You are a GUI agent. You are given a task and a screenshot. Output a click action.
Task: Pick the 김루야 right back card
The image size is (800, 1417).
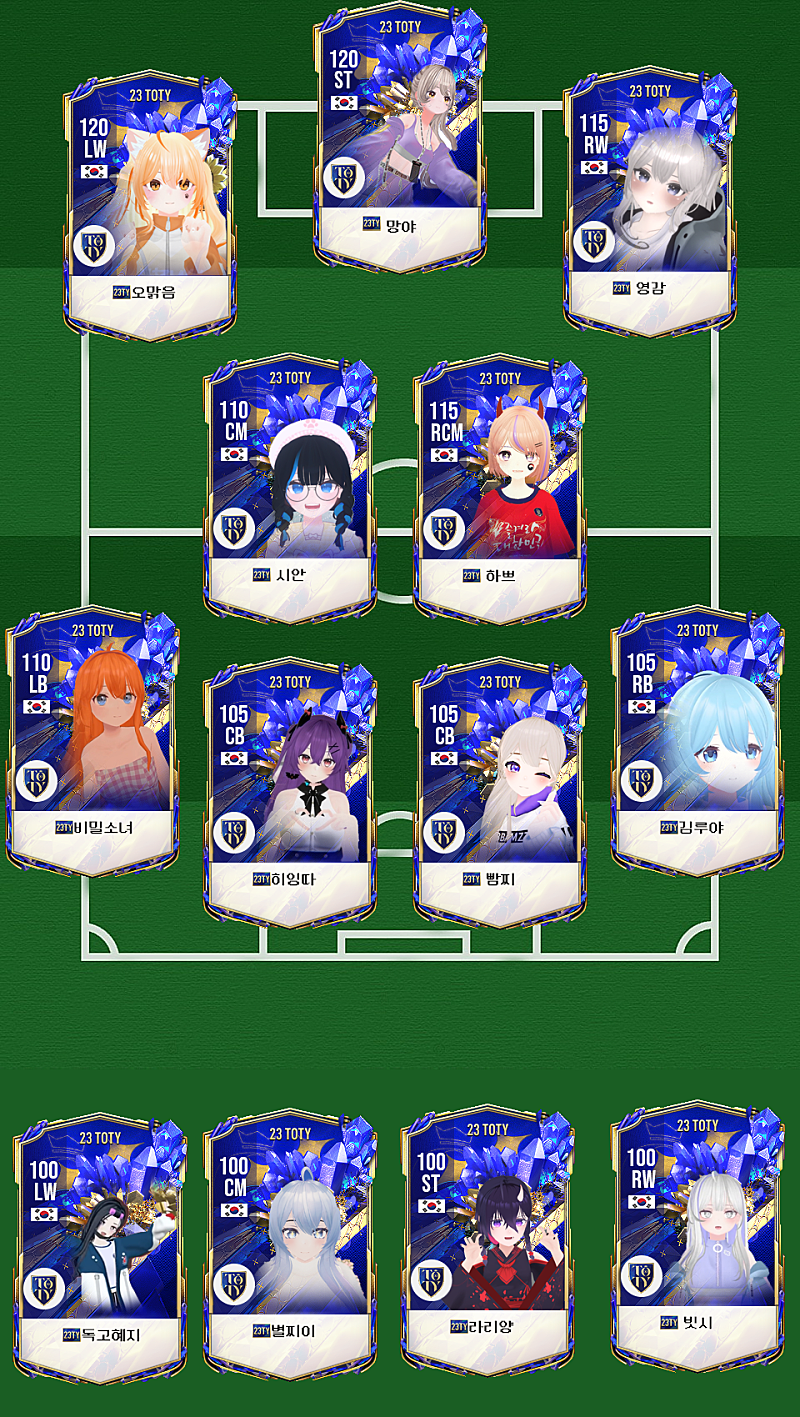click(697, 740)
